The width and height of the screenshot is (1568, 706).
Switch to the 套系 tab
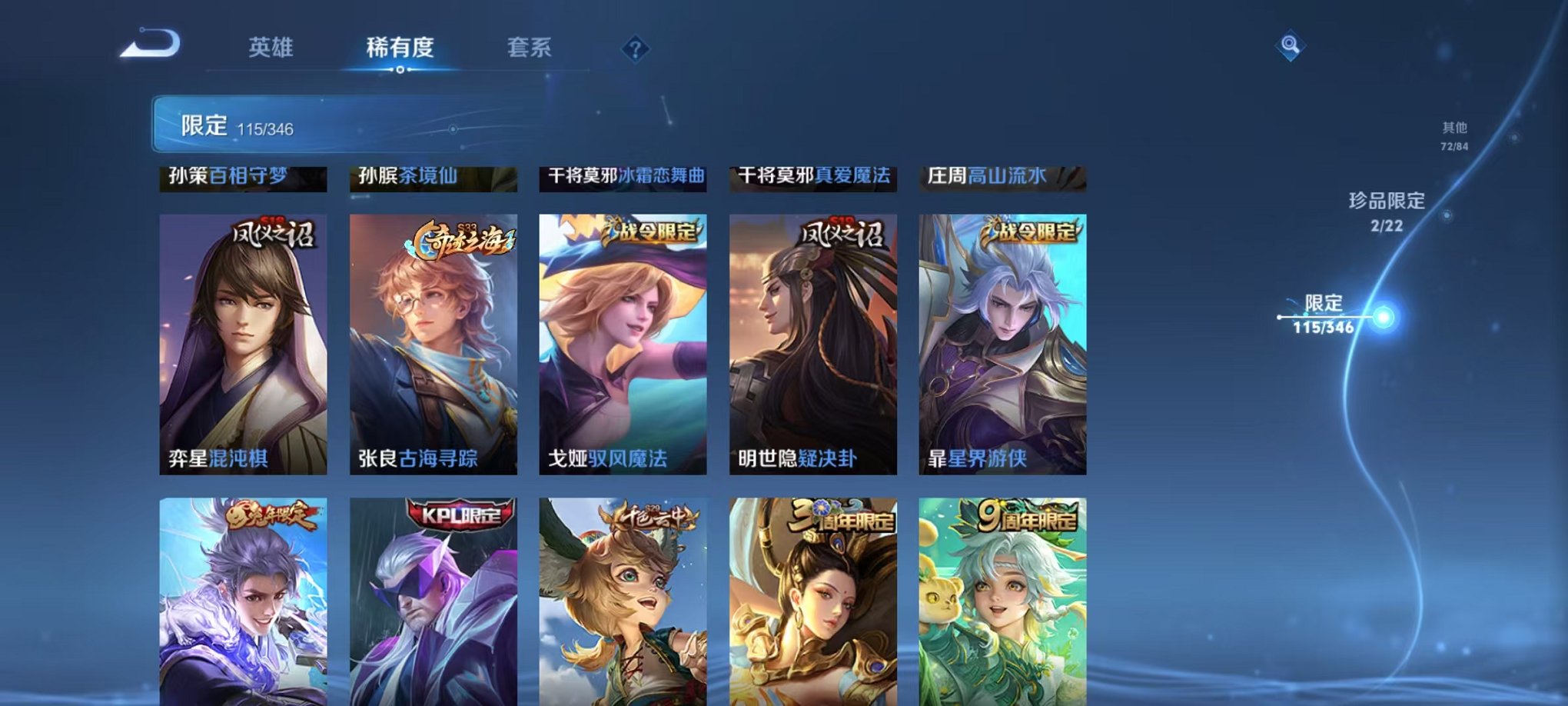coord(530,48)
